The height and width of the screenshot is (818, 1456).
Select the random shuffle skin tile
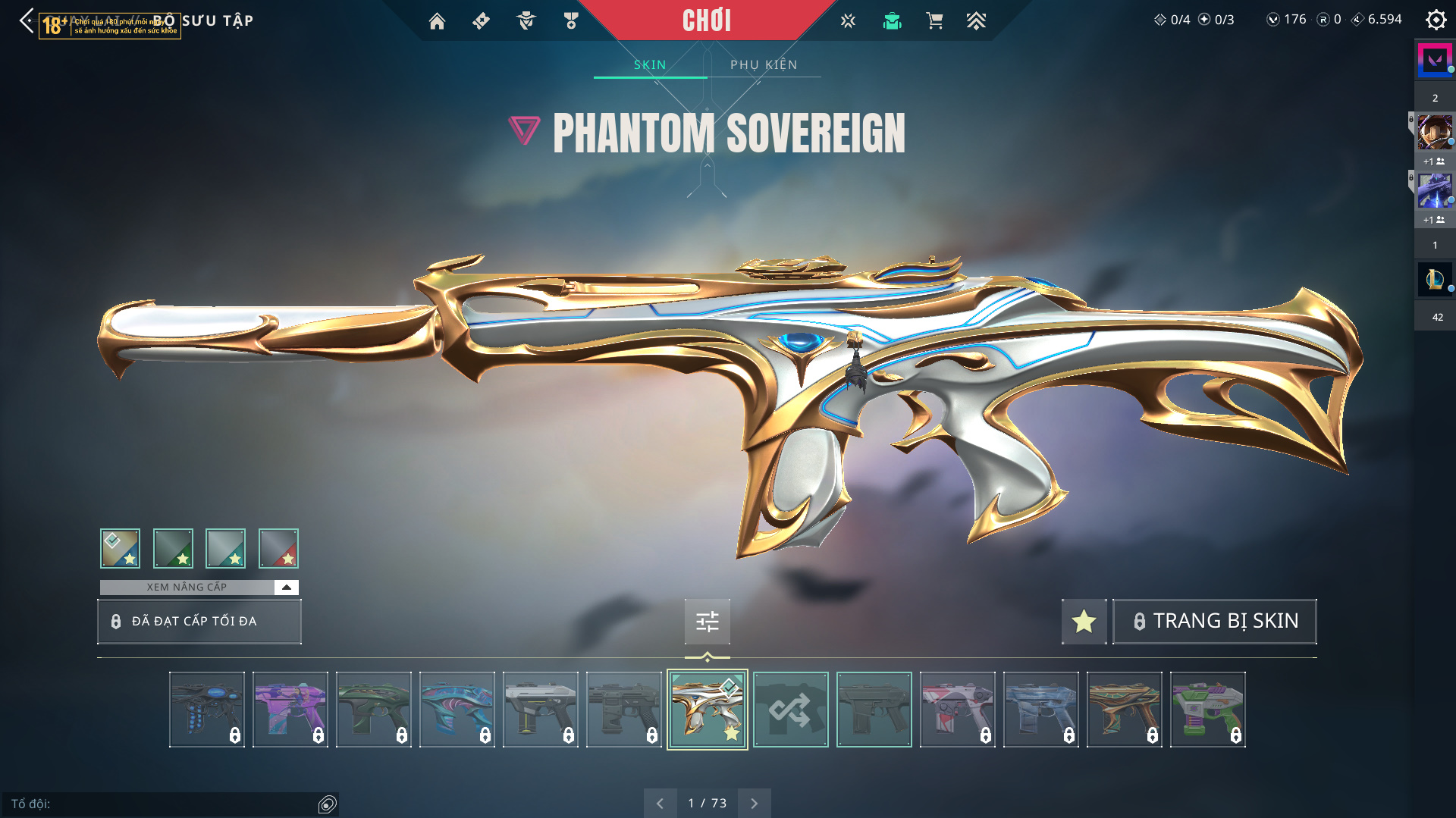(x=790, y=710)
